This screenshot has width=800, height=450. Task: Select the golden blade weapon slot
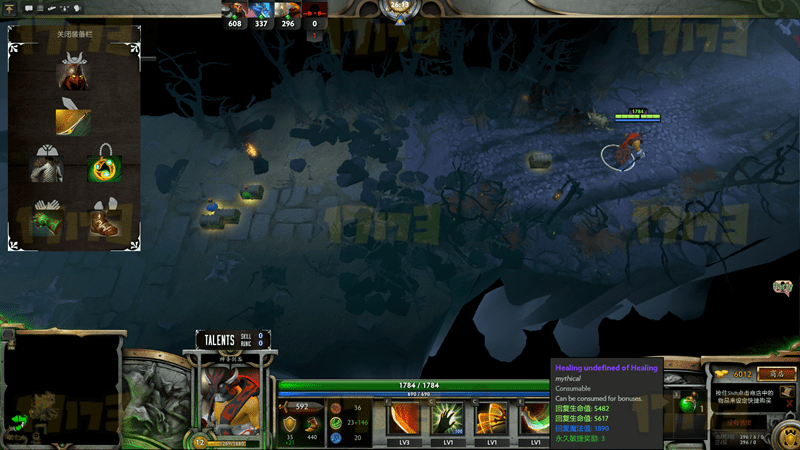[x=74, y=120]
